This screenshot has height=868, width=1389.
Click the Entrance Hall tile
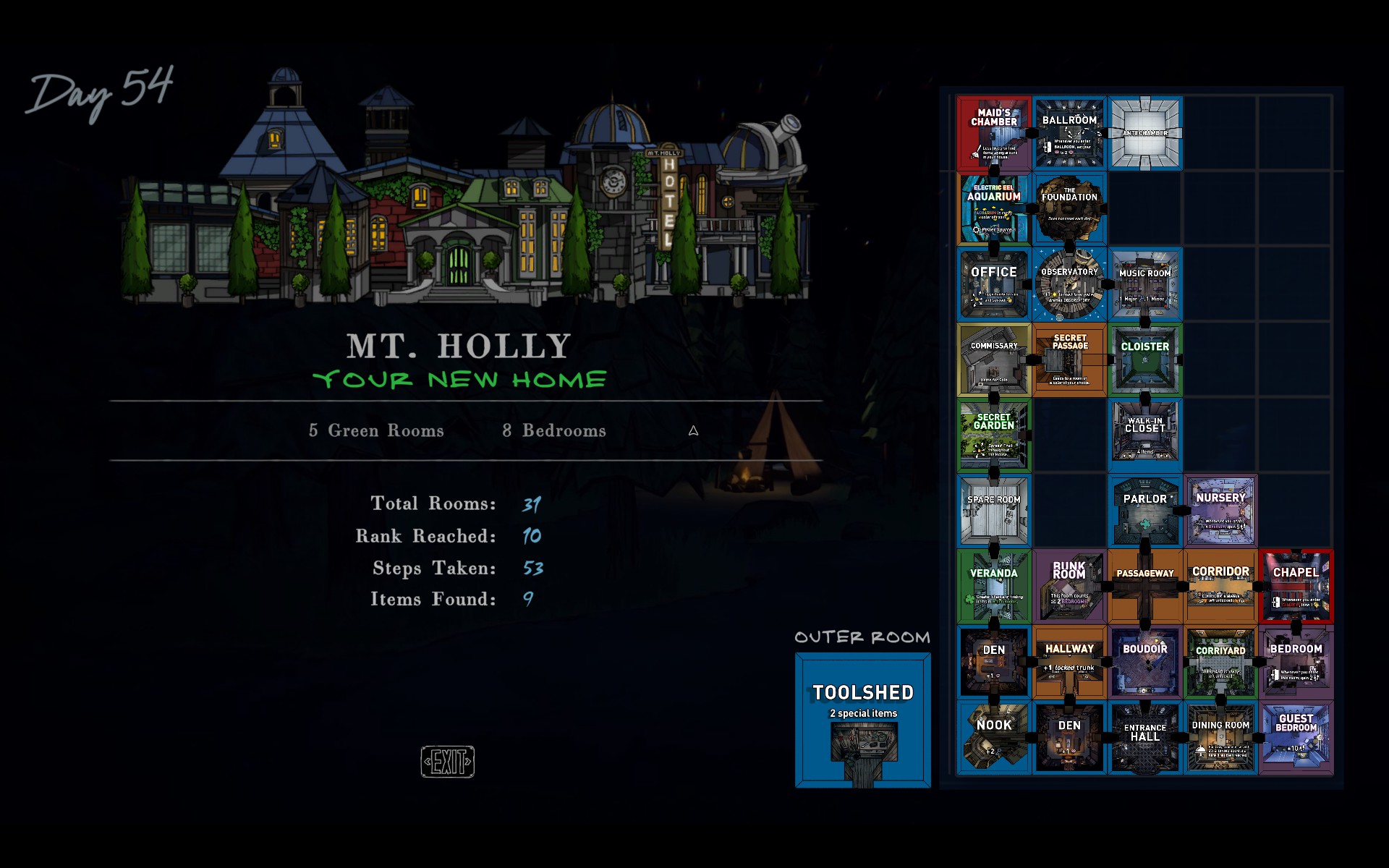(1145, 737)
